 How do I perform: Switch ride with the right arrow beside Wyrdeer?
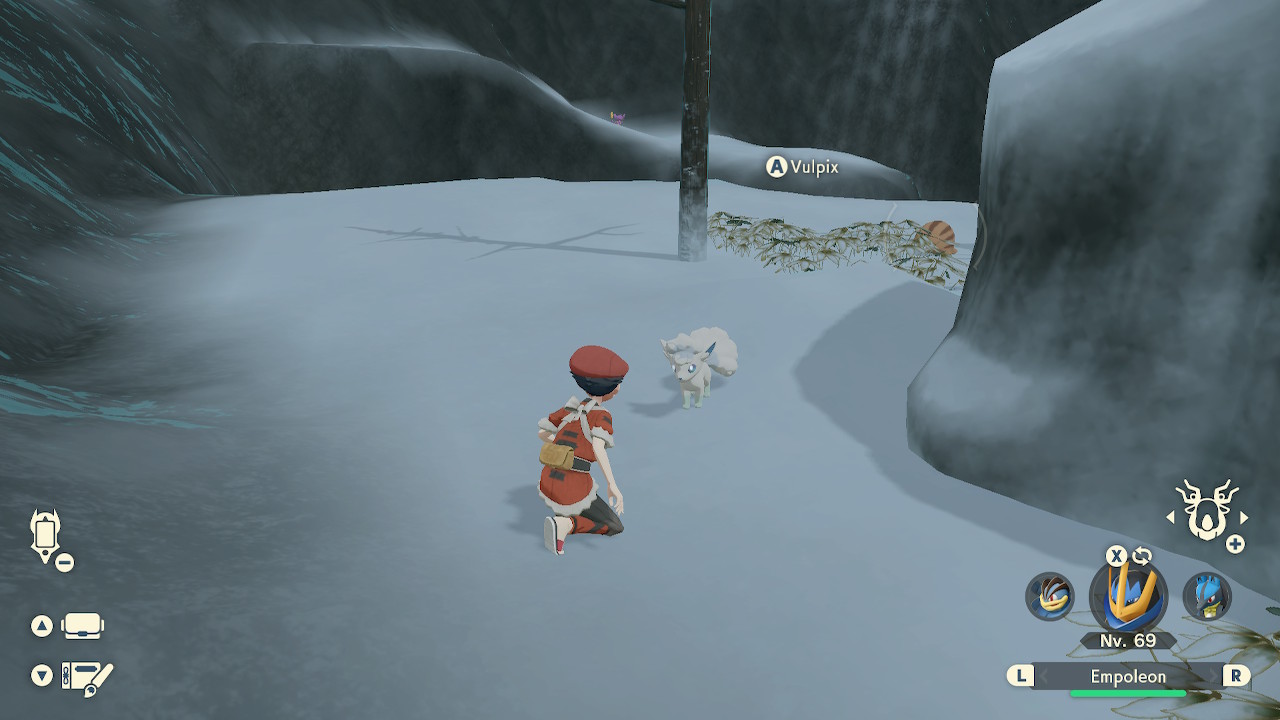click(x=1244, y=517)
